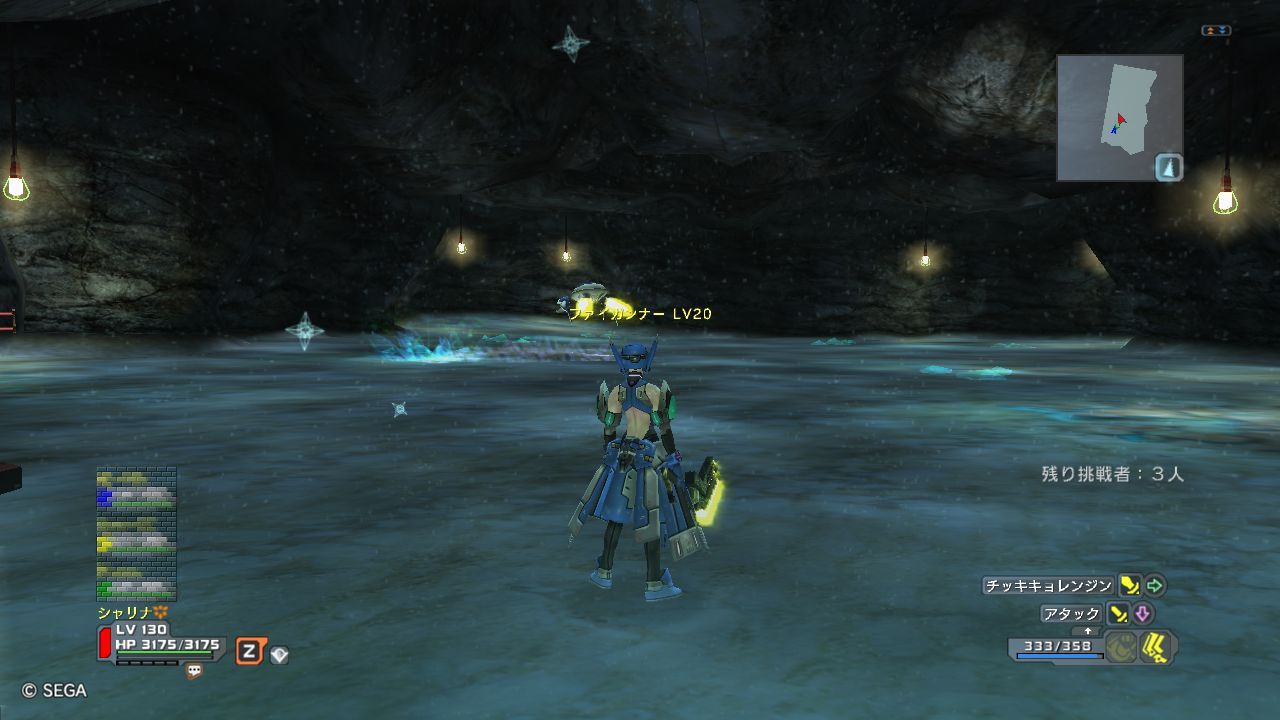Click the yellow twin-blade weapon icon
This screenshot has width=1280, height=720.
point(1157,647)
